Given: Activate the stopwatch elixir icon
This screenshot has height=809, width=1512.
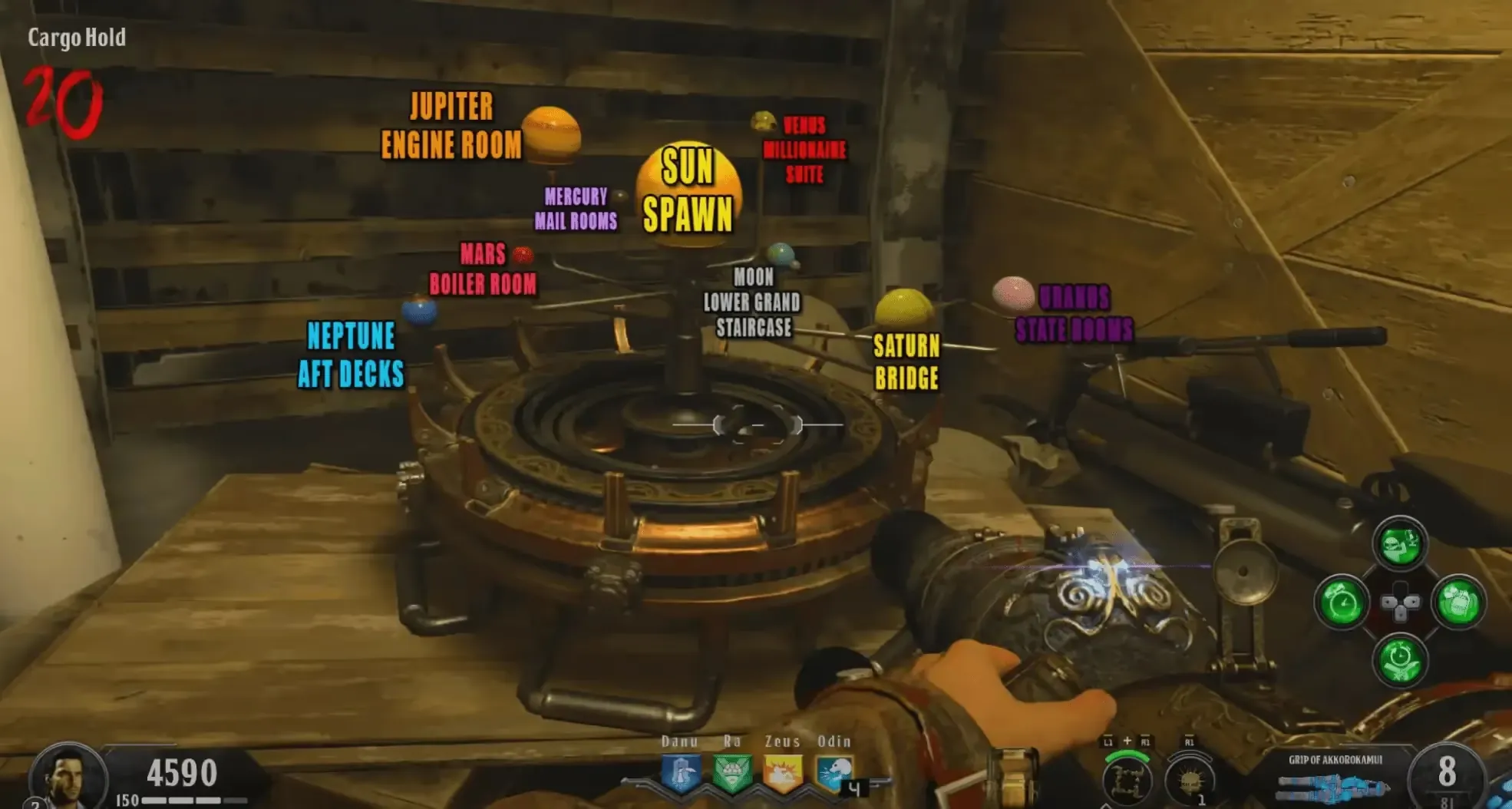Looking at the screenshot, I should pos(1400,660).
